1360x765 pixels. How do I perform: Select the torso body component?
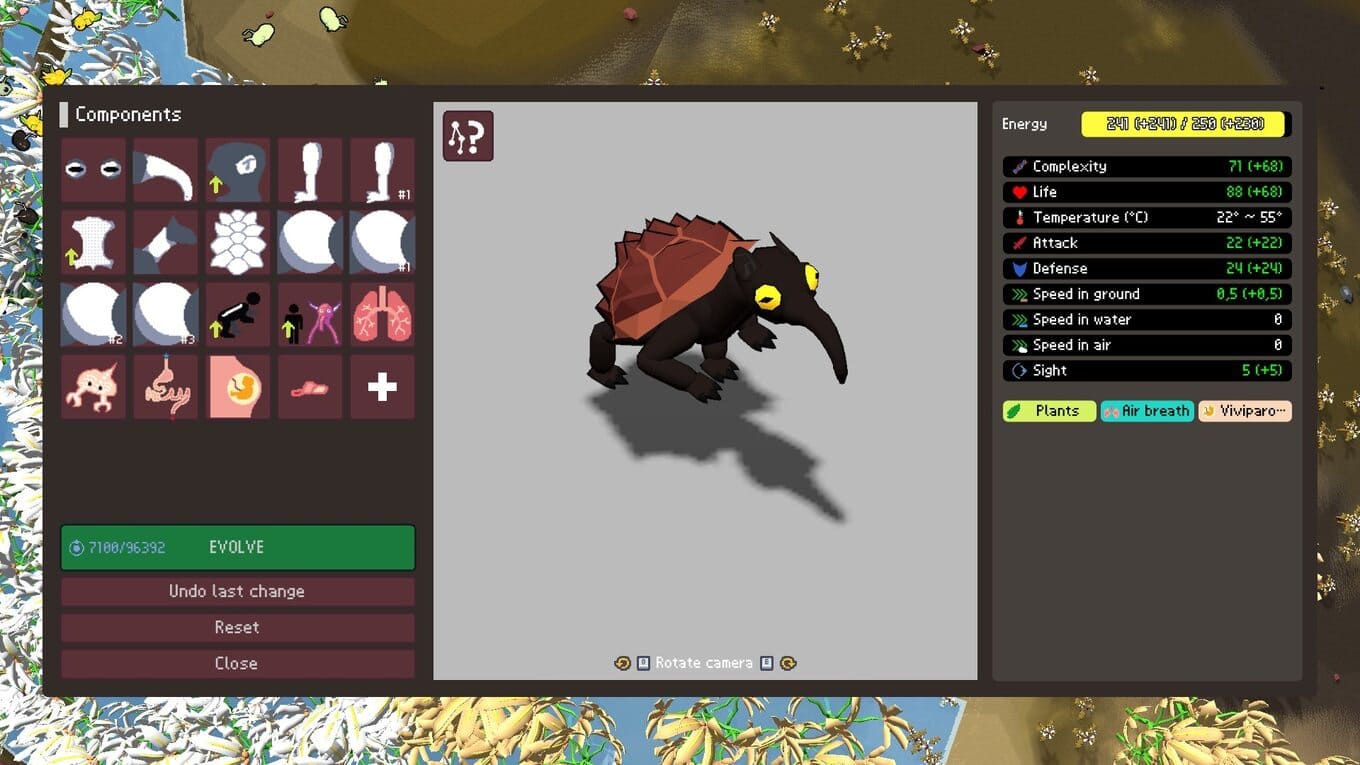pyautogui.click(x=93, y=242)
